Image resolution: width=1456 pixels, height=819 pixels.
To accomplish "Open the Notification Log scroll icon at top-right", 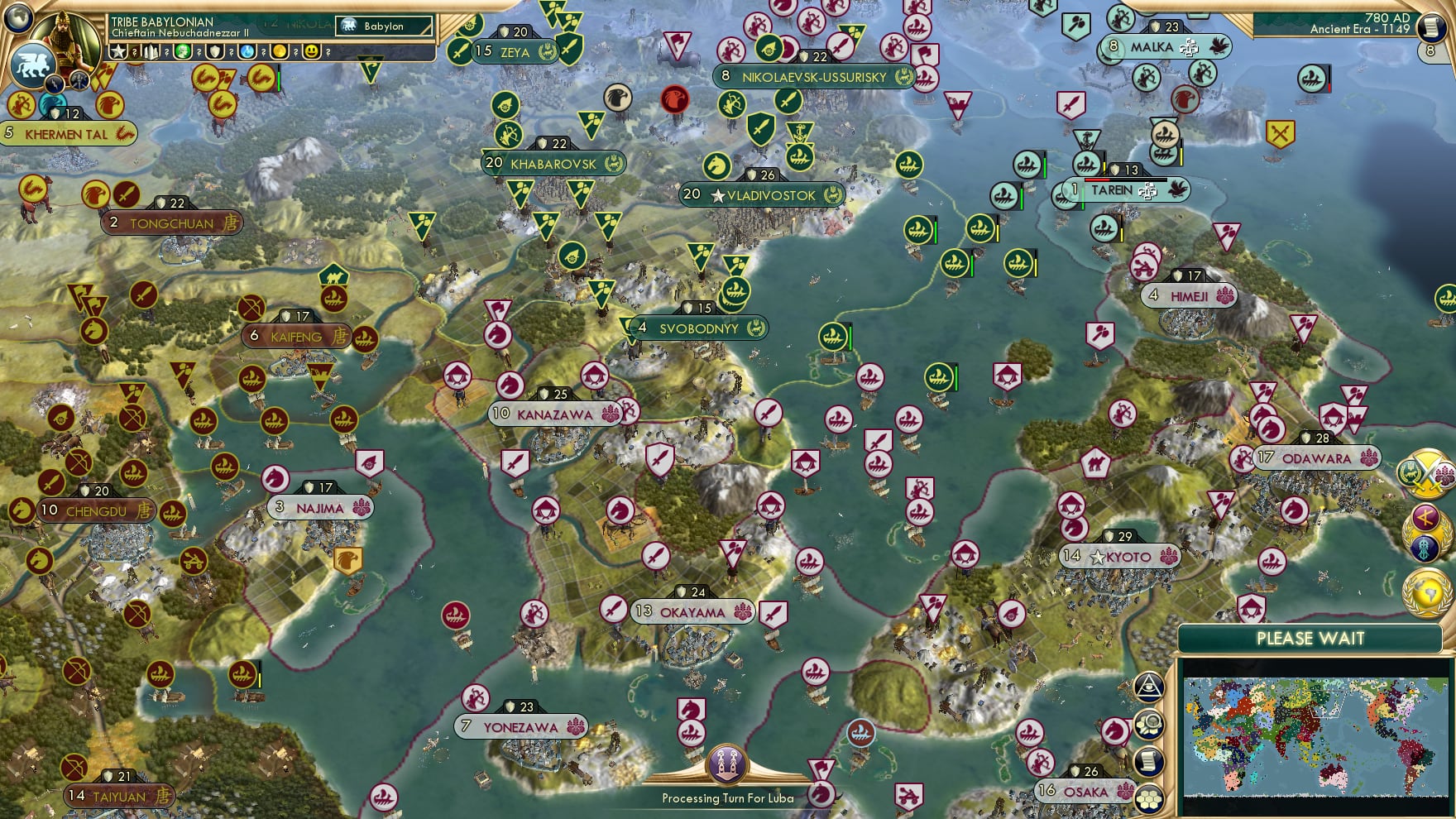I will pos(1430,28).
